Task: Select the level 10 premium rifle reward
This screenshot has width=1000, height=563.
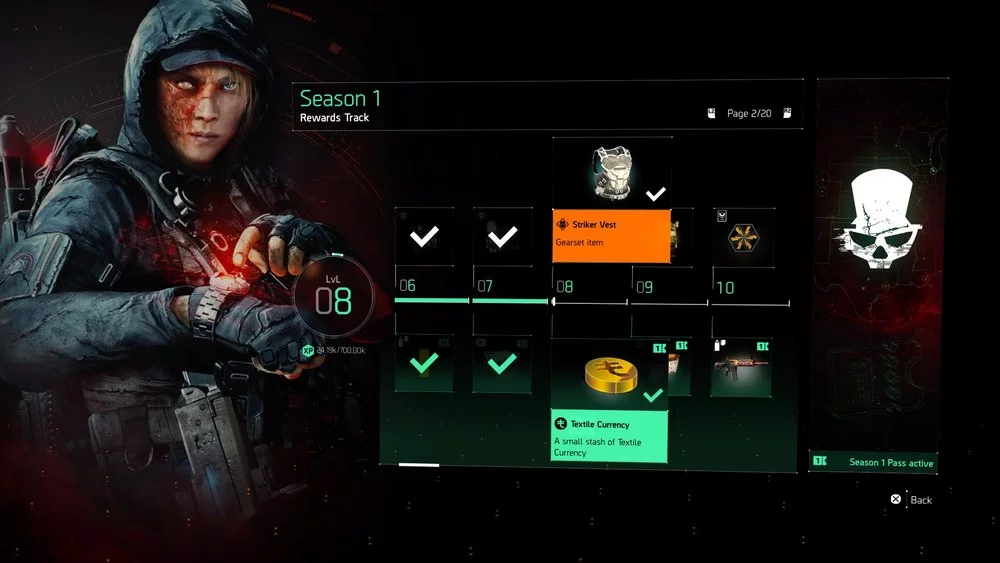Action: [744, 366]
